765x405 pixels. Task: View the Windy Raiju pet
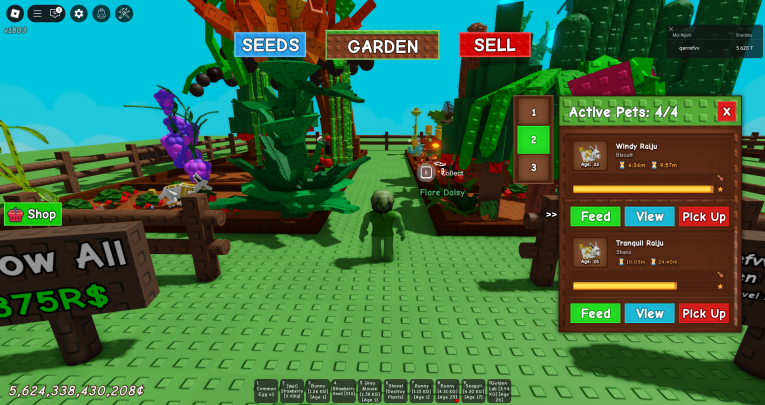(649, 216)
